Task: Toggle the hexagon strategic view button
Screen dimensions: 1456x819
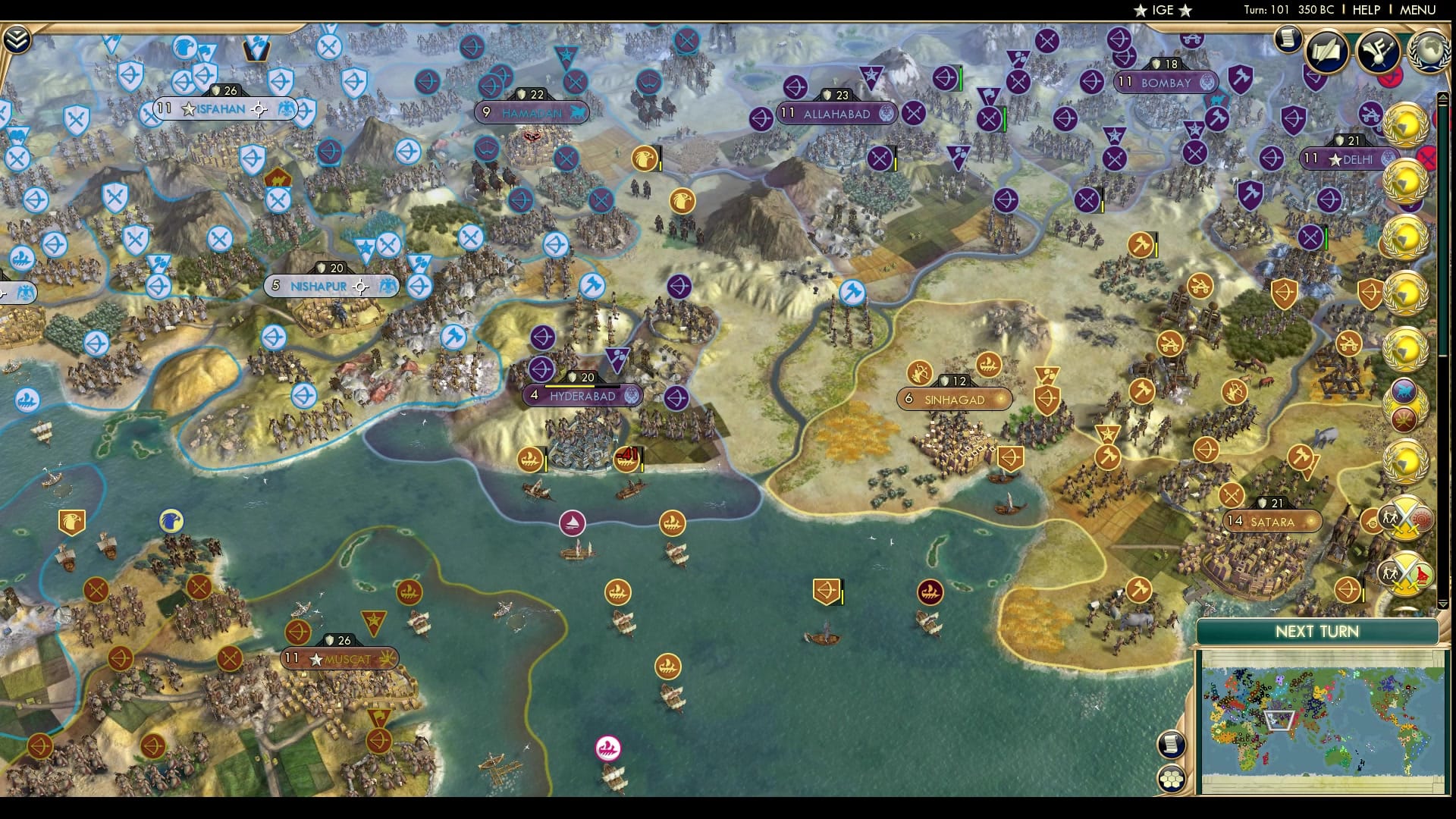Action: (x=1172, y=779)
